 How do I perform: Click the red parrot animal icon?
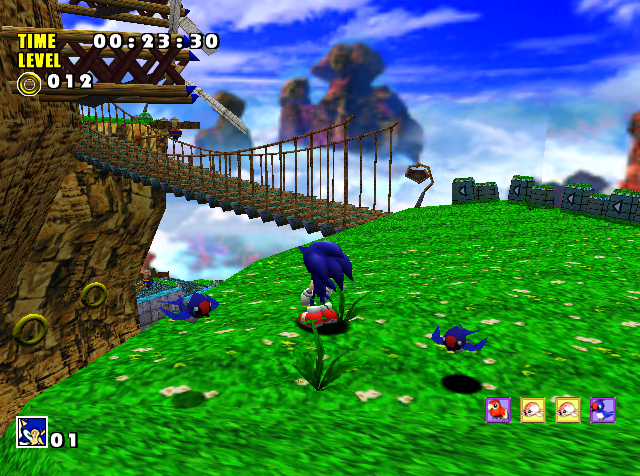pyautogui.click(x=498, y=410)
